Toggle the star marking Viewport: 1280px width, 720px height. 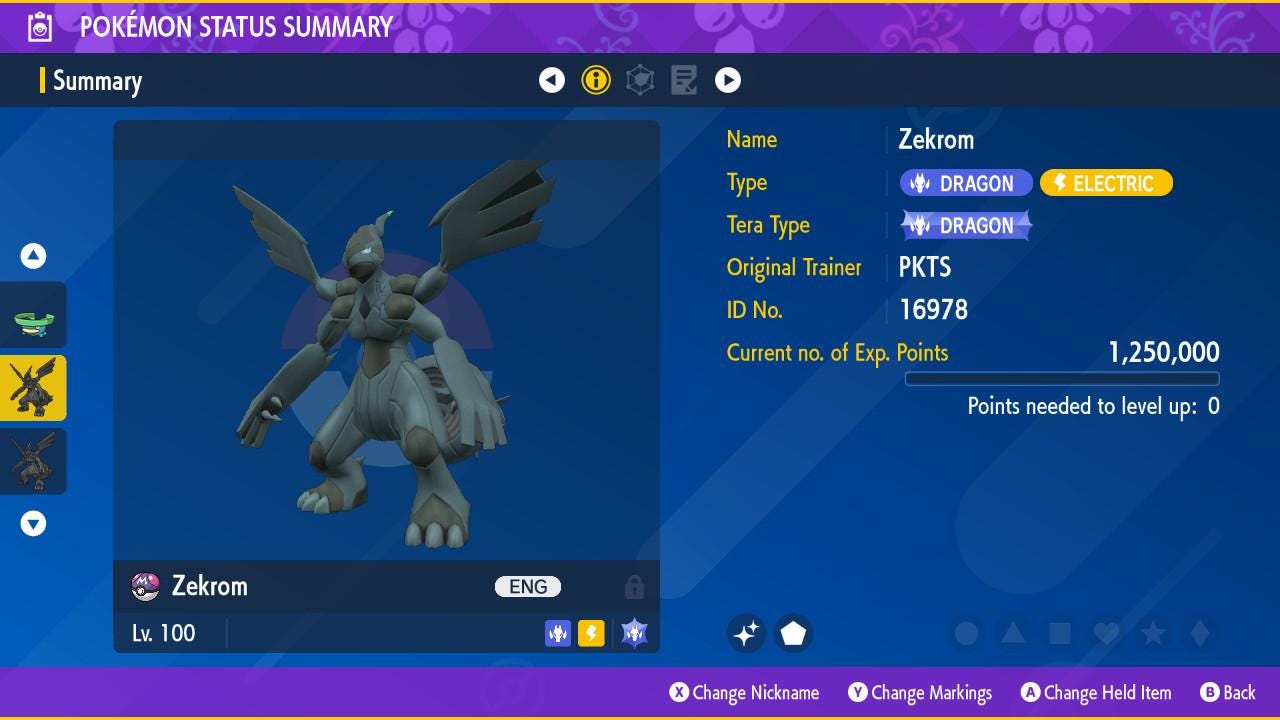[1153, 633]
